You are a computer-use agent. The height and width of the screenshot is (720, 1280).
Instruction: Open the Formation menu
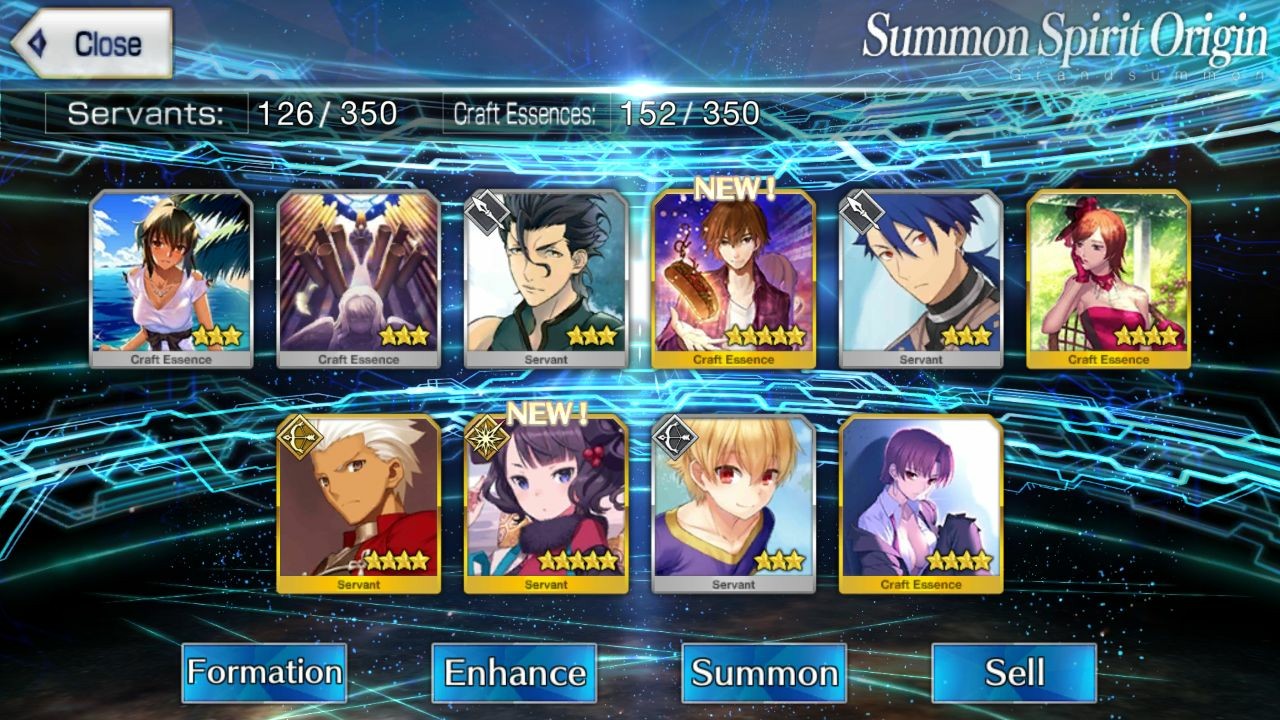click(x=264, y=672)
